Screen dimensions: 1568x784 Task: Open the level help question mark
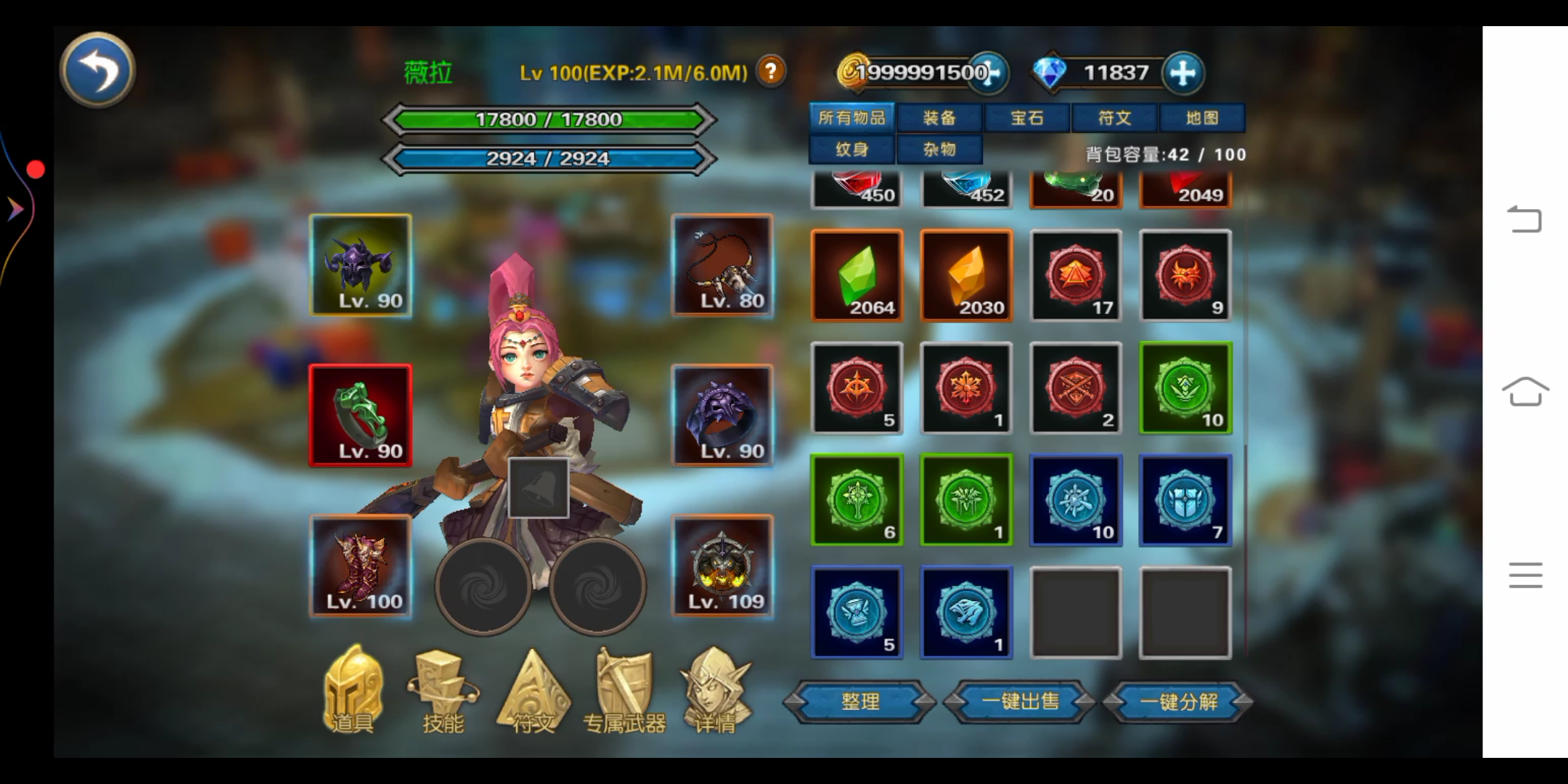point(771,71)
